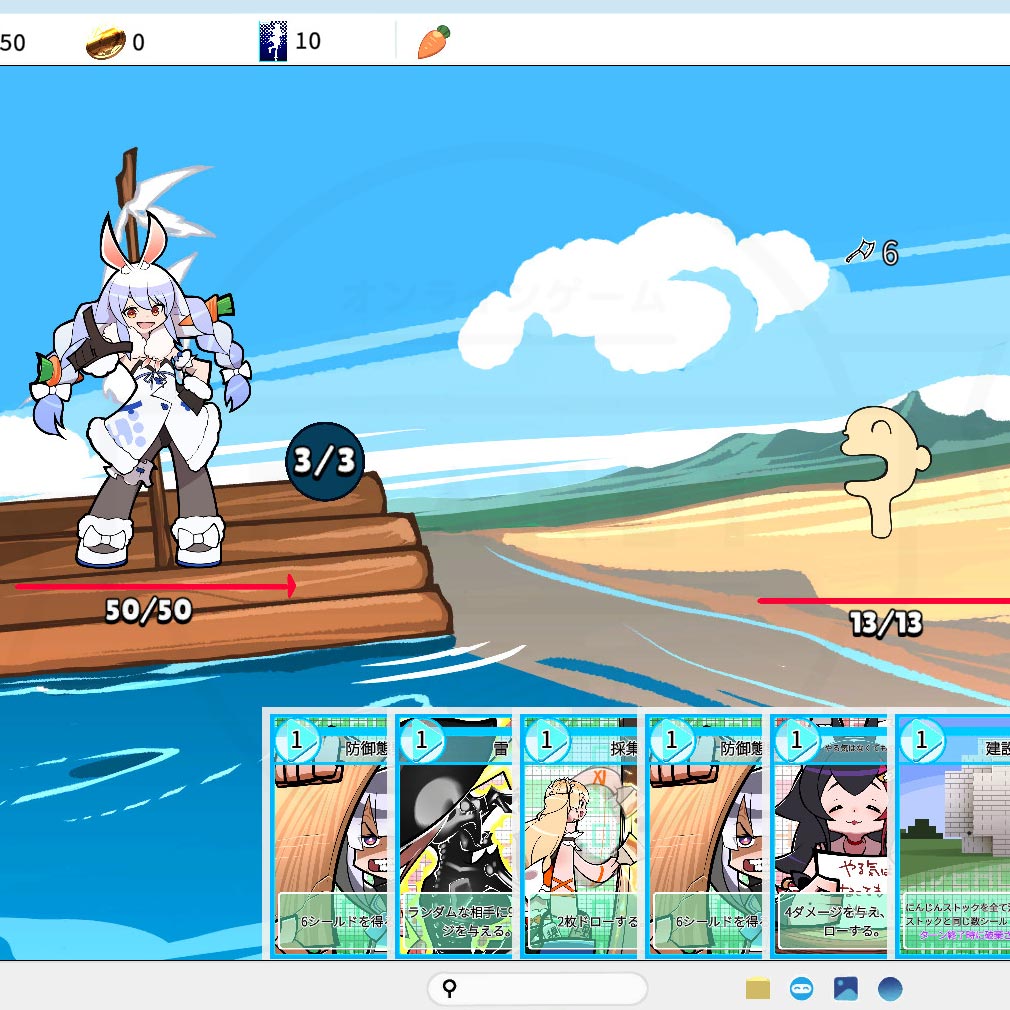Open the deck icon showing 10 cards
This screenshot has width=1010, height=1010.
273,42
